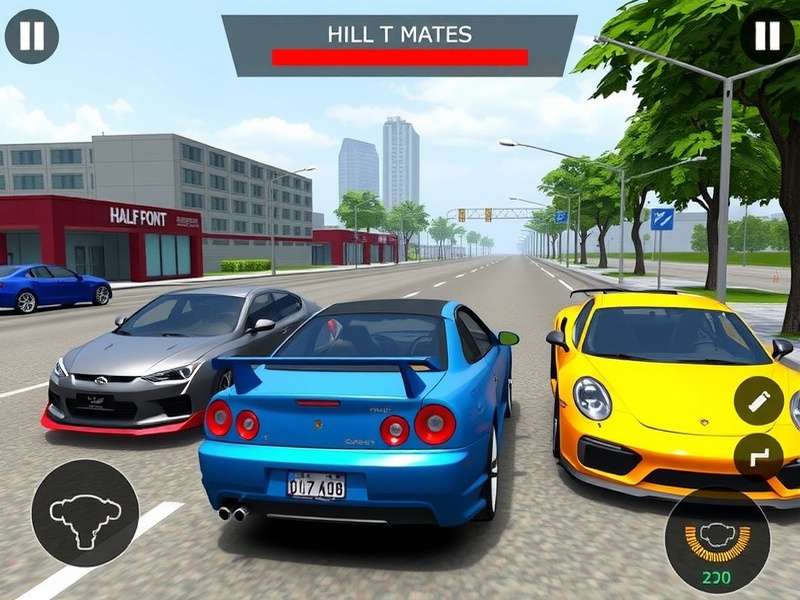Tap the engine gauge button
This screenshot has width=800, height=600.
[717, 539]
